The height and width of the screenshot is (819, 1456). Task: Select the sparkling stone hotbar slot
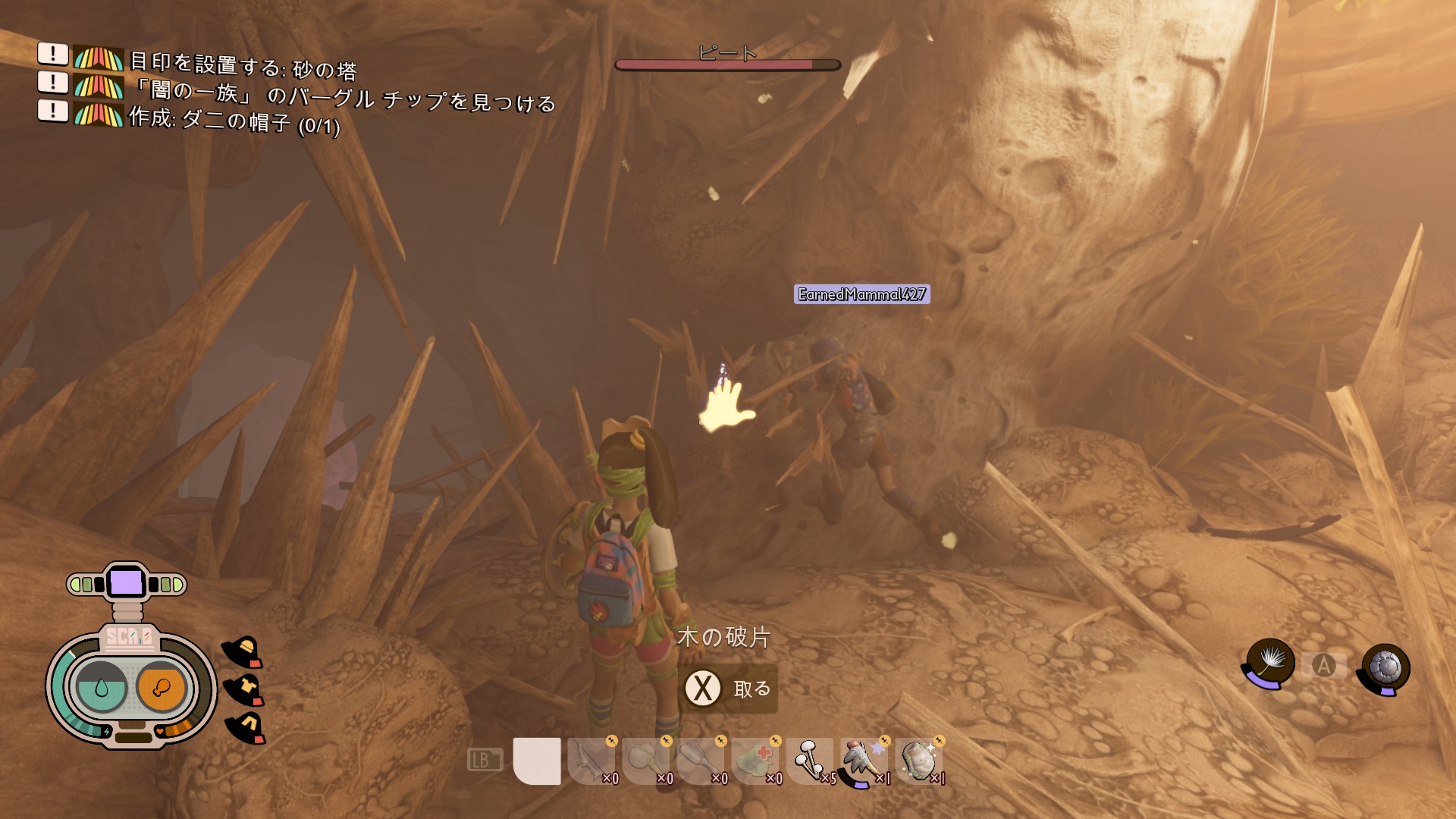[x=918, y=761]
